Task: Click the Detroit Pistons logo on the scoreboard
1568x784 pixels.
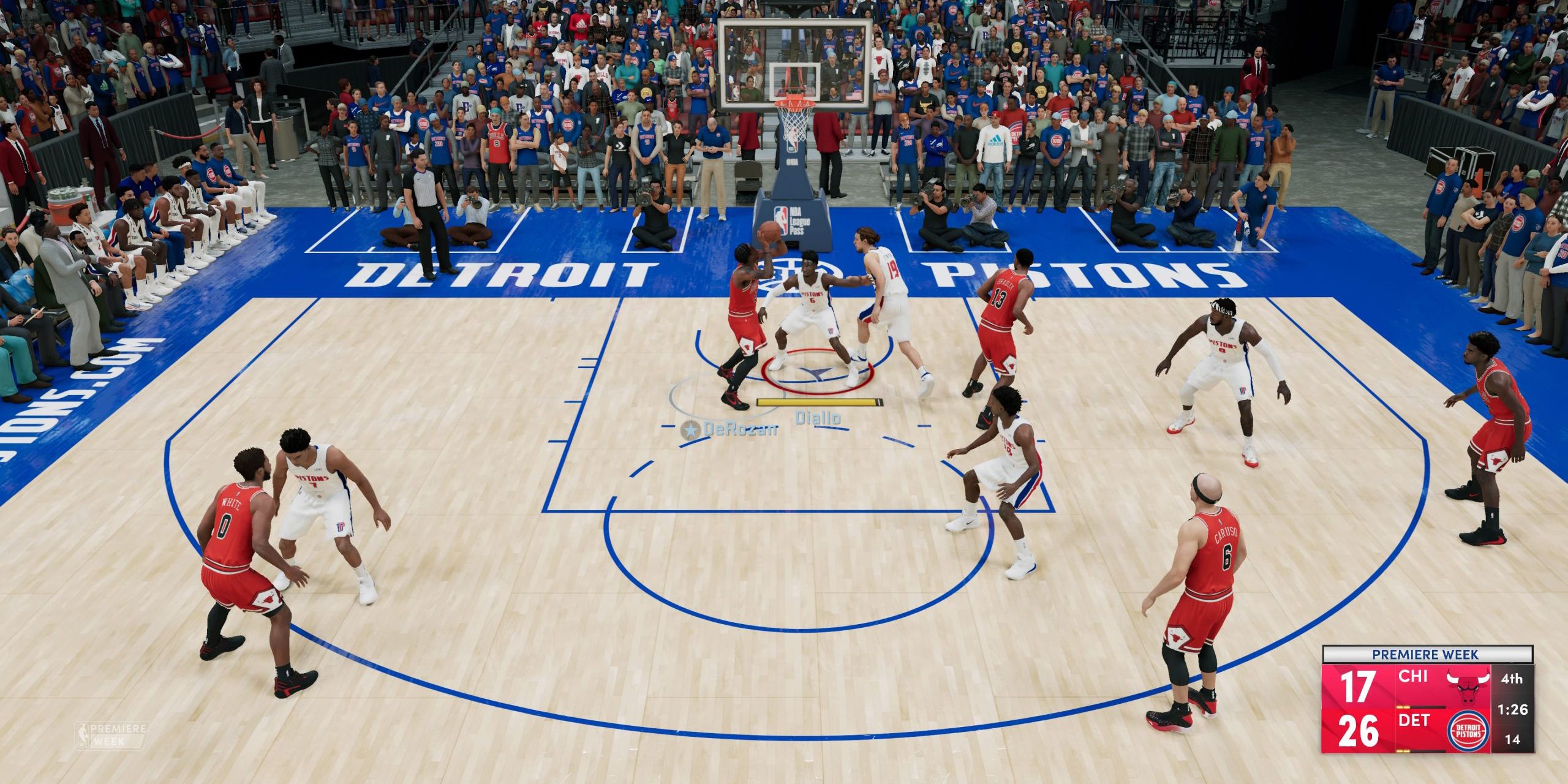Action: (x=1469, y=731)
